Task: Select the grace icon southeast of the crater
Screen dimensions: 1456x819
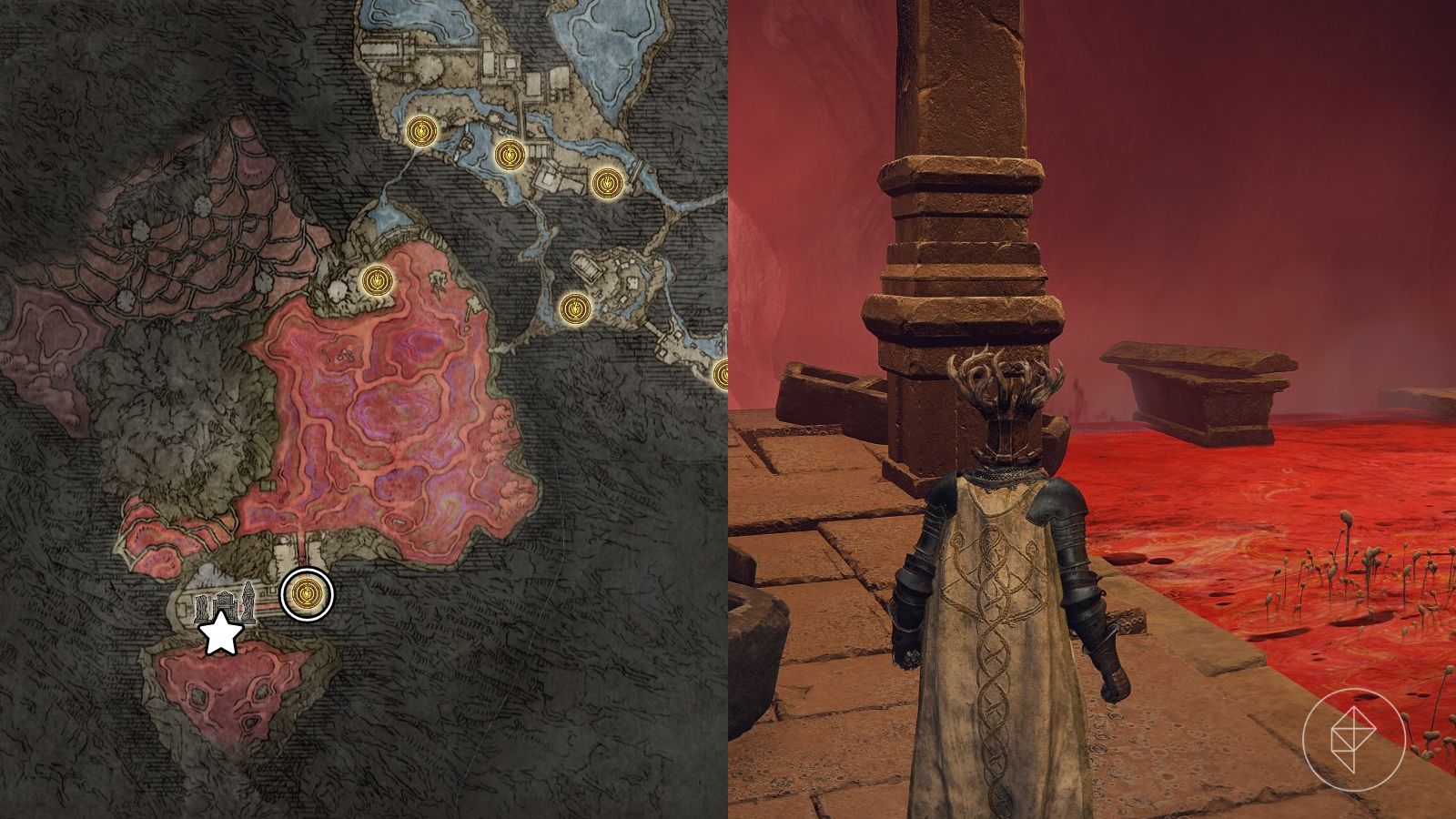Action: (x=574, y=307)
